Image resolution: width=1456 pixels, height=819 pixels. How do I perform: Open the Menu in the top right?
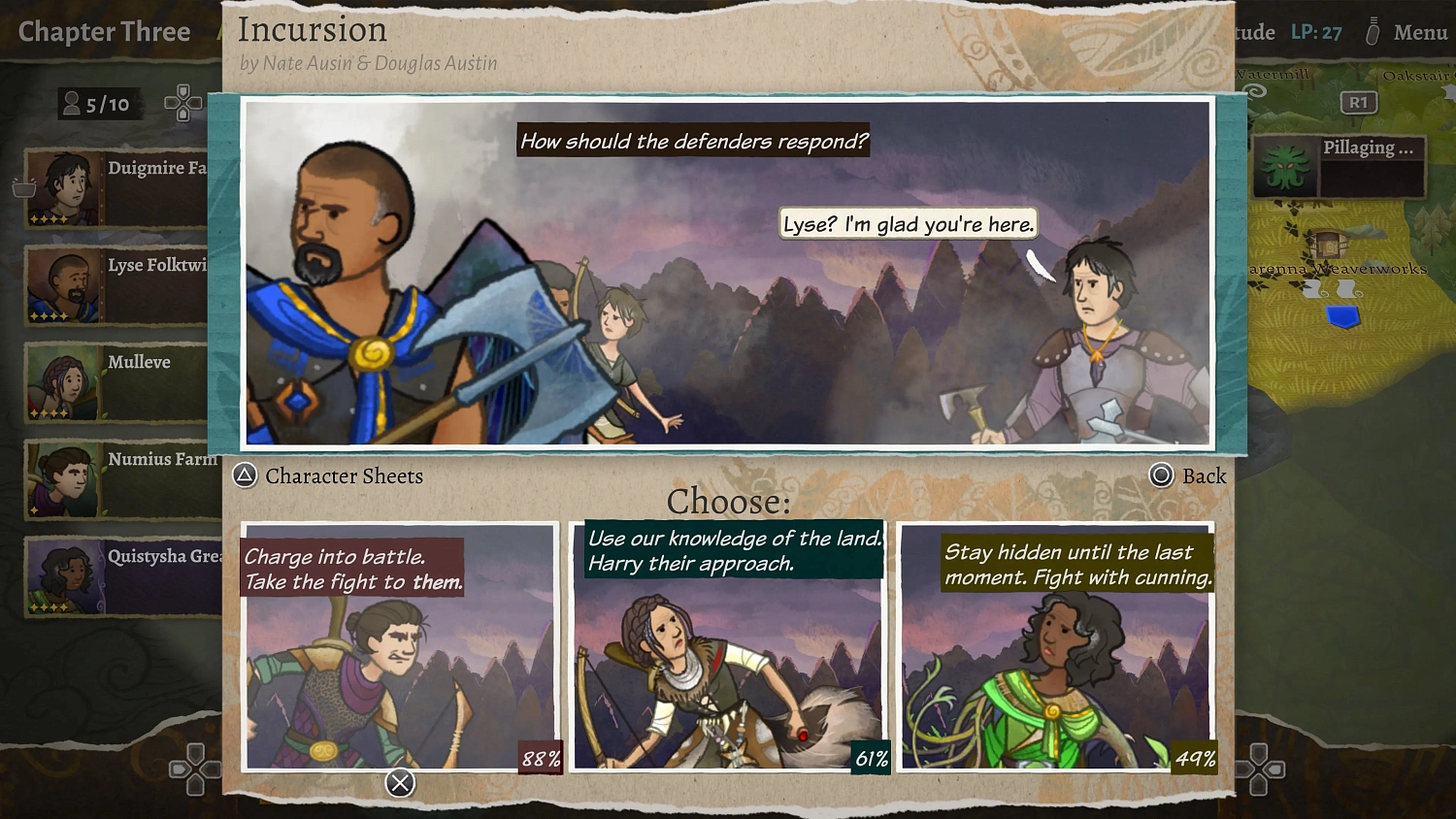tap(1420, 32)
